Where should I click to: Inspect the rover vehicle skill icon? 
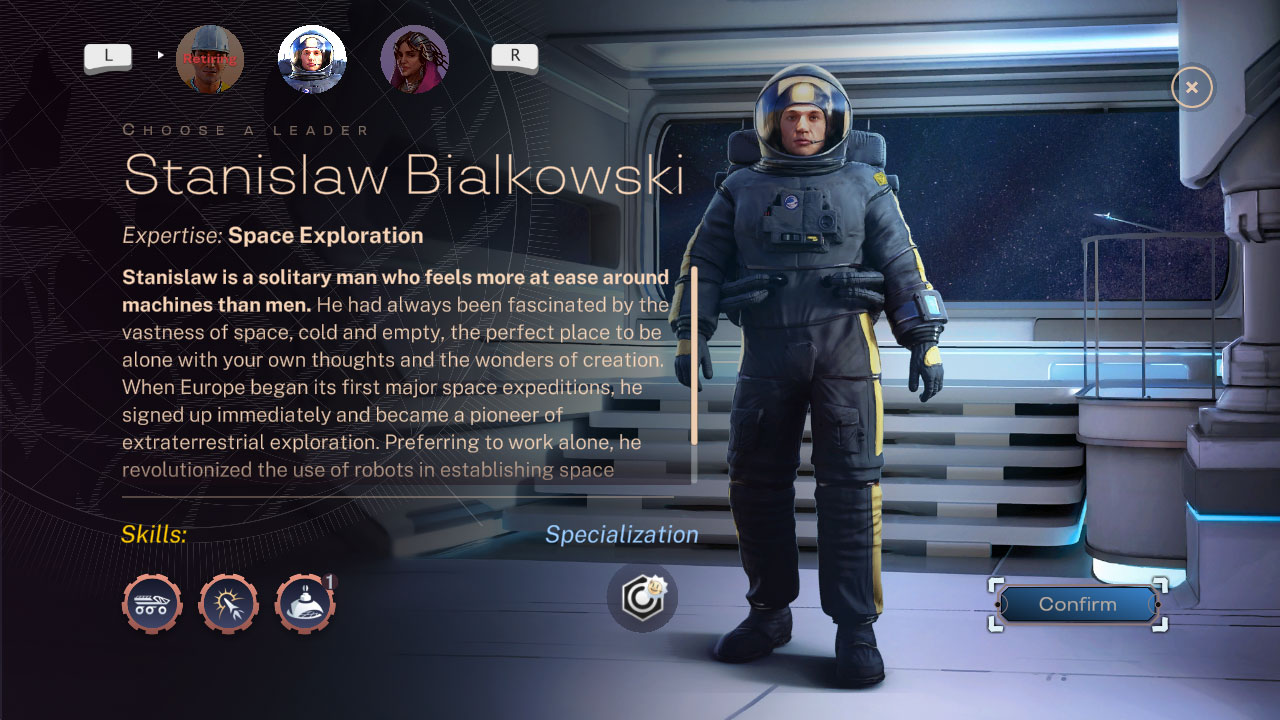[152, 604]
